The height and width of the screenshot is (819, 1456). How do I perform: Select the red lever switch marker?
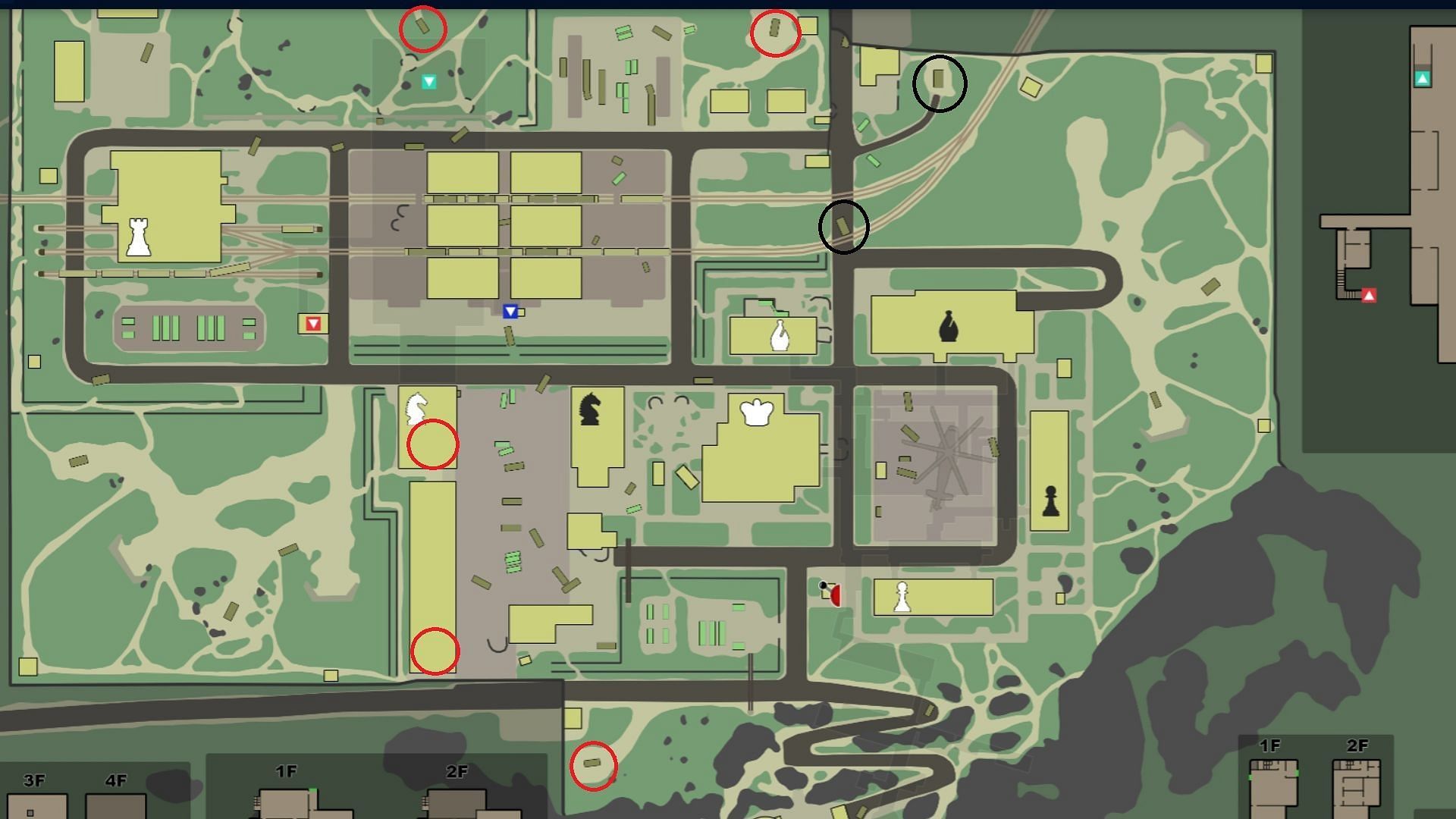tap(833, 594)
